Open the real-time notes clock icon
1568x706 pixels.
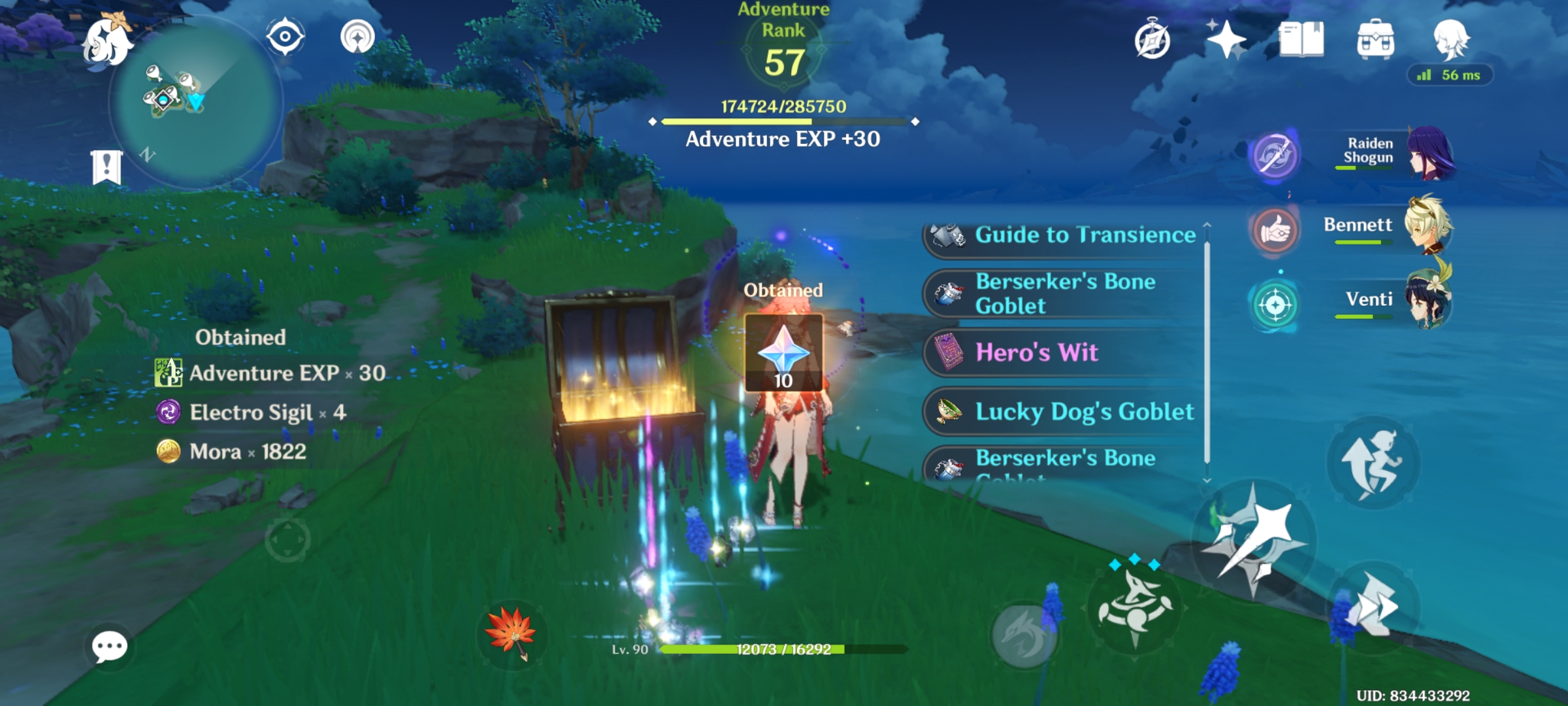point(1153,41)
